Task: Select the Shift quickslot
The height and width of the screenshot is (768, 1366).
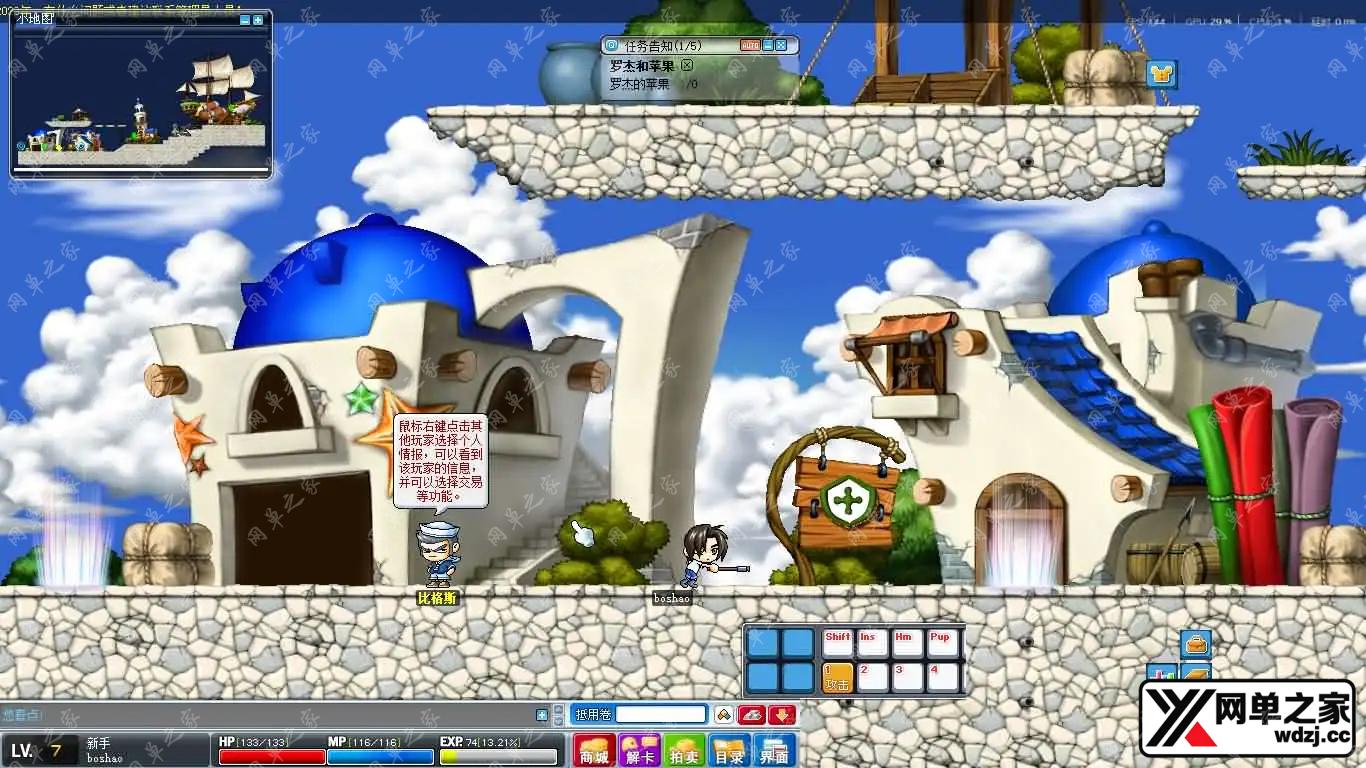Action: pyautogui.click(x=837, y=642)
